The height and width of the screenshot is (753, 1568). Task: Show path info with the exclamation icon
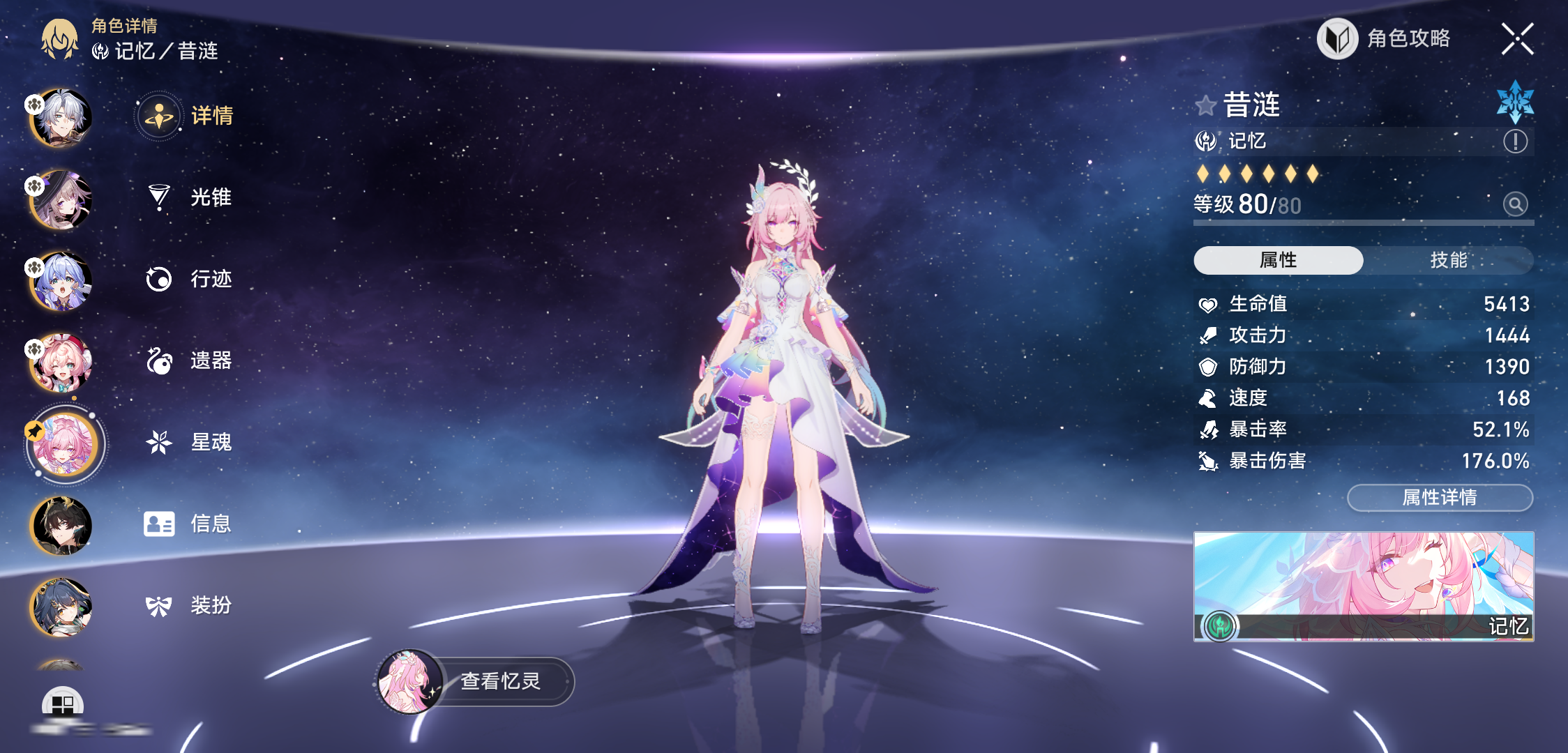[x=1515, y=142]
